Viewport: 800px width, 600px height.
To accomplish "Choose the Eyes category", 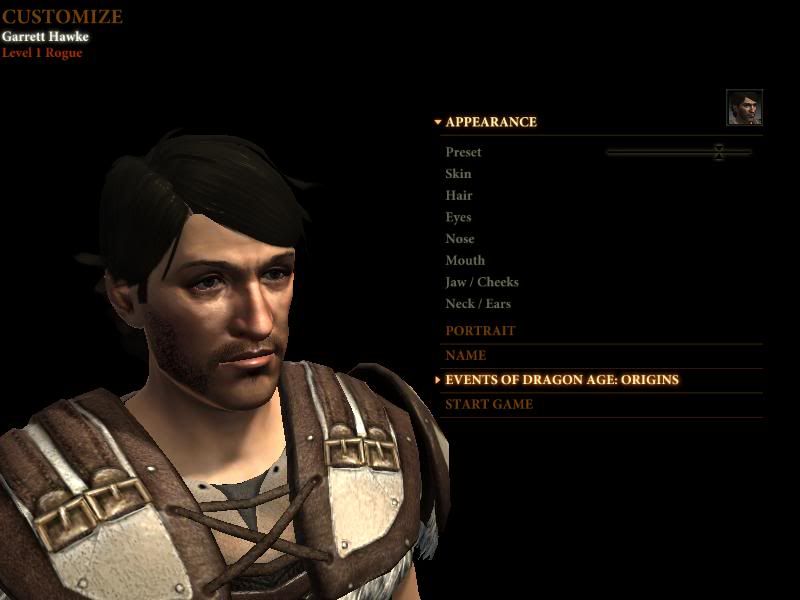I will (x=458, y=217).
